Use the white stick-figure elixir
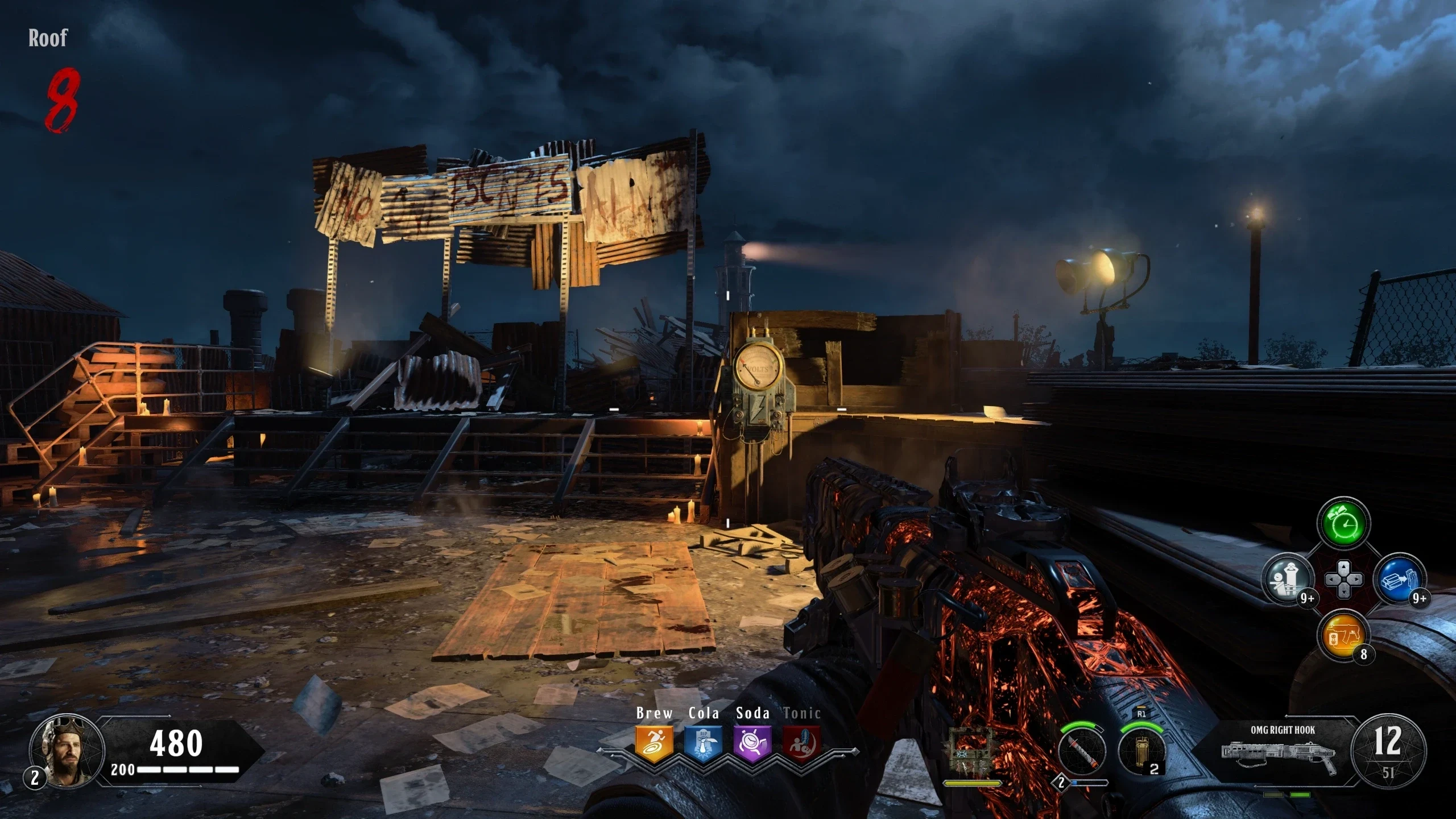Screen dimensions: 1456x819 (1288, 580)
